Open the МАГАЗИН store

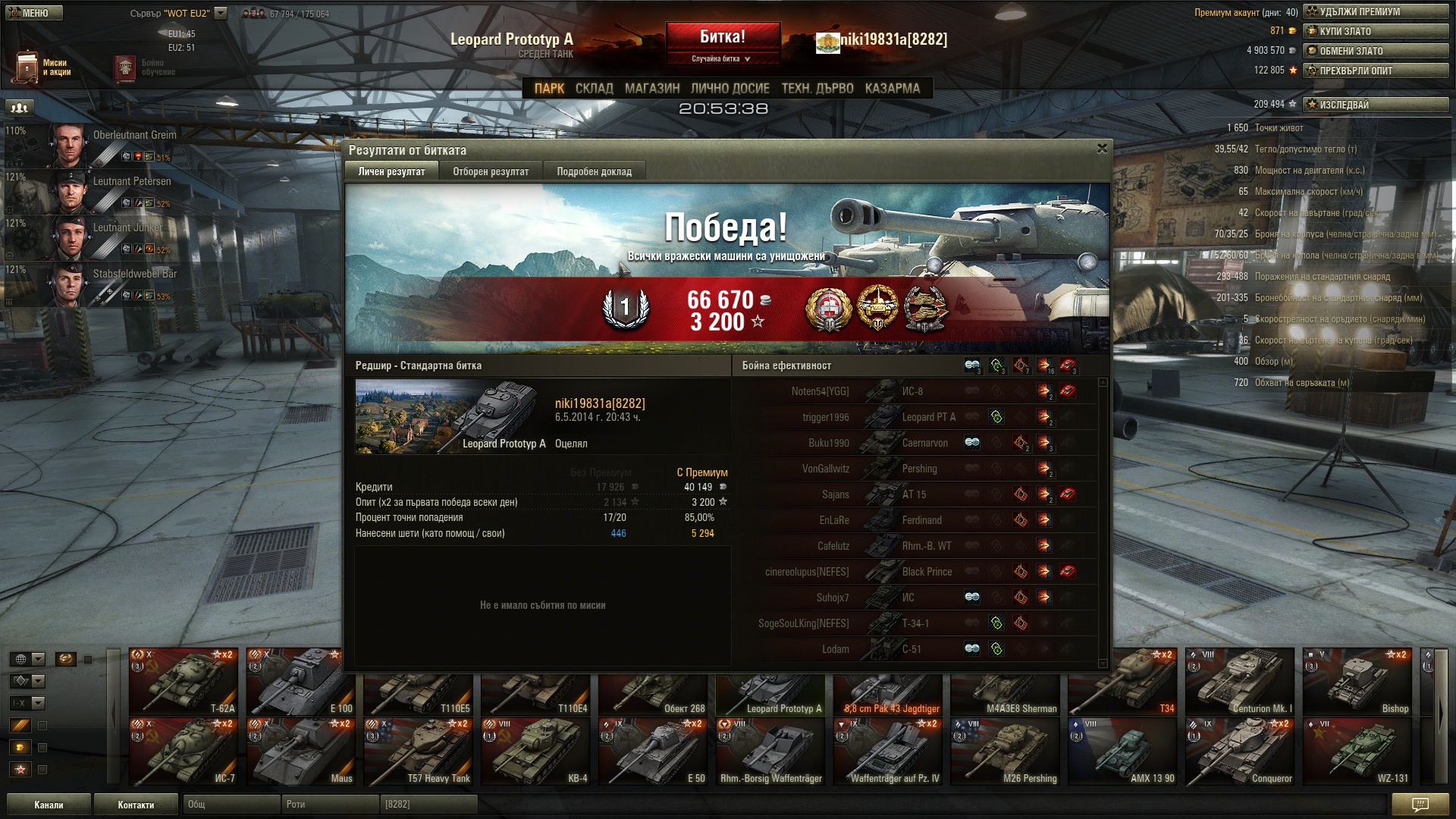(x=652, y=89)
